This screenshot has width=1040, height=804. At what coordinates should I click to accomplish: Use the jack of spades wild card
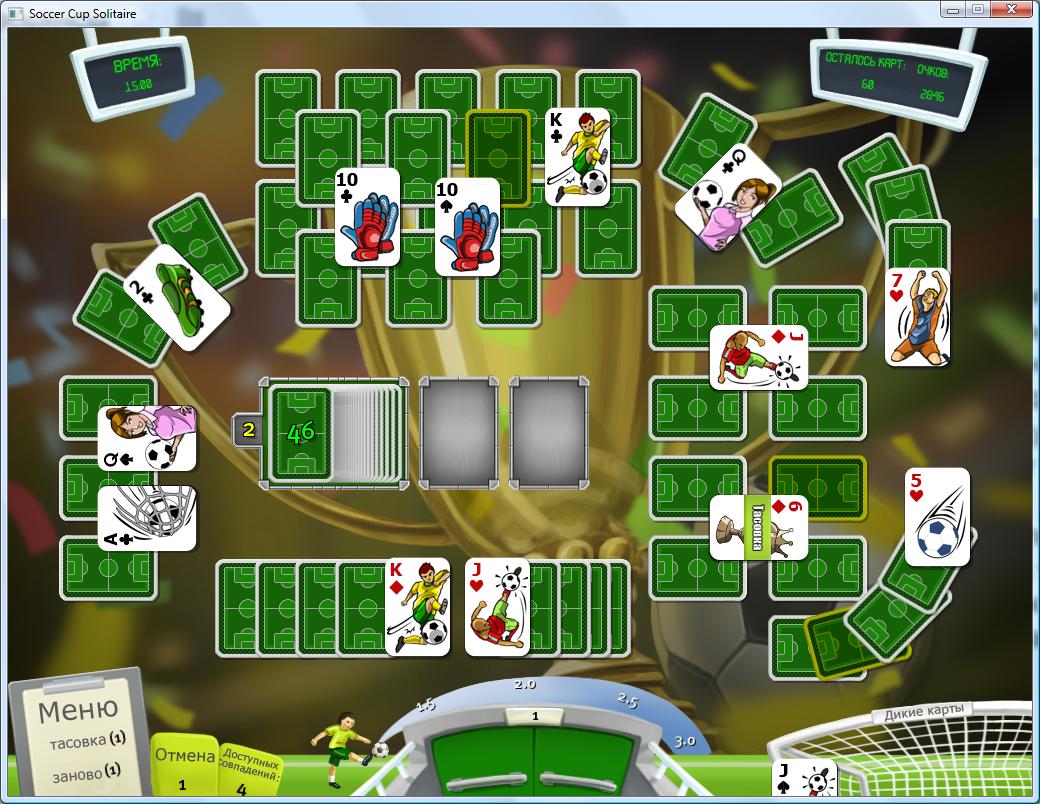pos(805,781)
